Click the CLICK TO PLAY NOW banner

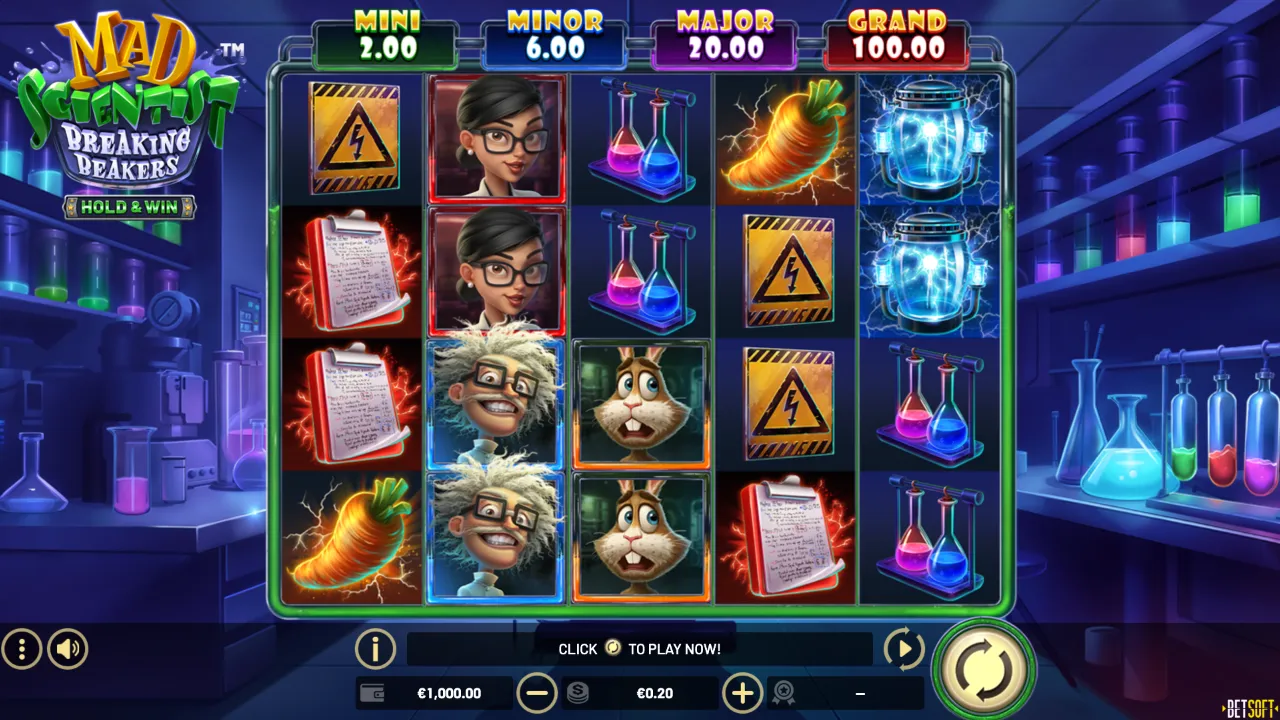(640, 648)
